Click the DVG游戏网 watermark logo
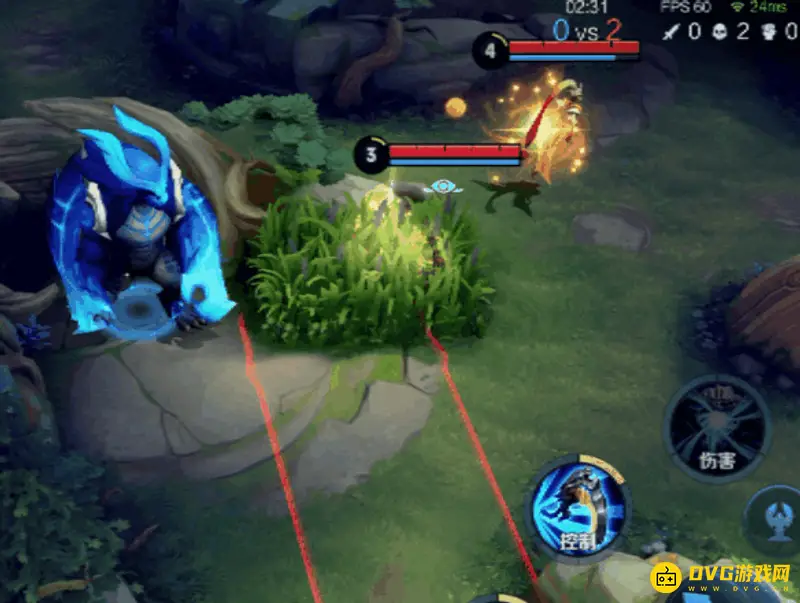 722,578
